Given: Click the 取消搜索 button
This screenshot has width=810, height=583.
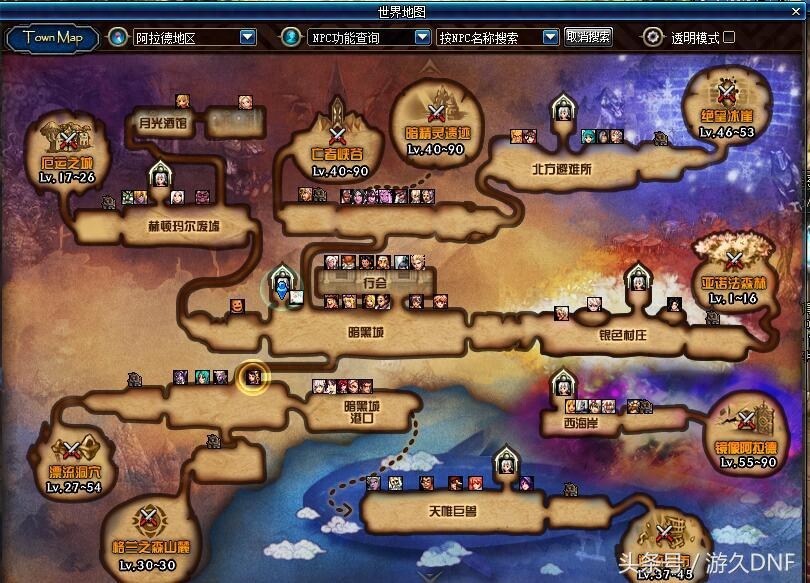Looking at the screenshot, I should (x=588, y=37).
